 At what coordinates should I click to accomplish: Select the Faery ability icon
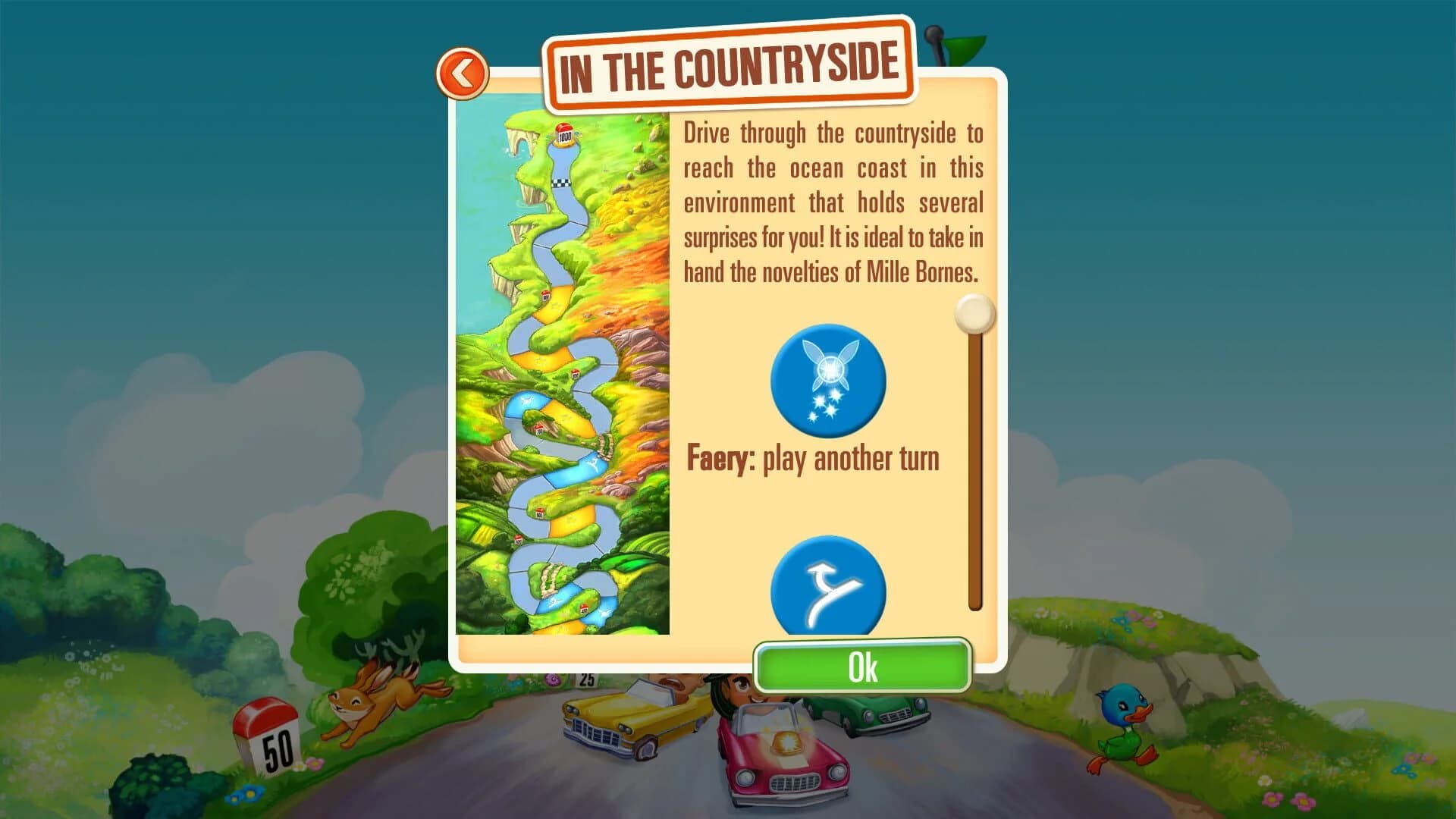(828, 382)
